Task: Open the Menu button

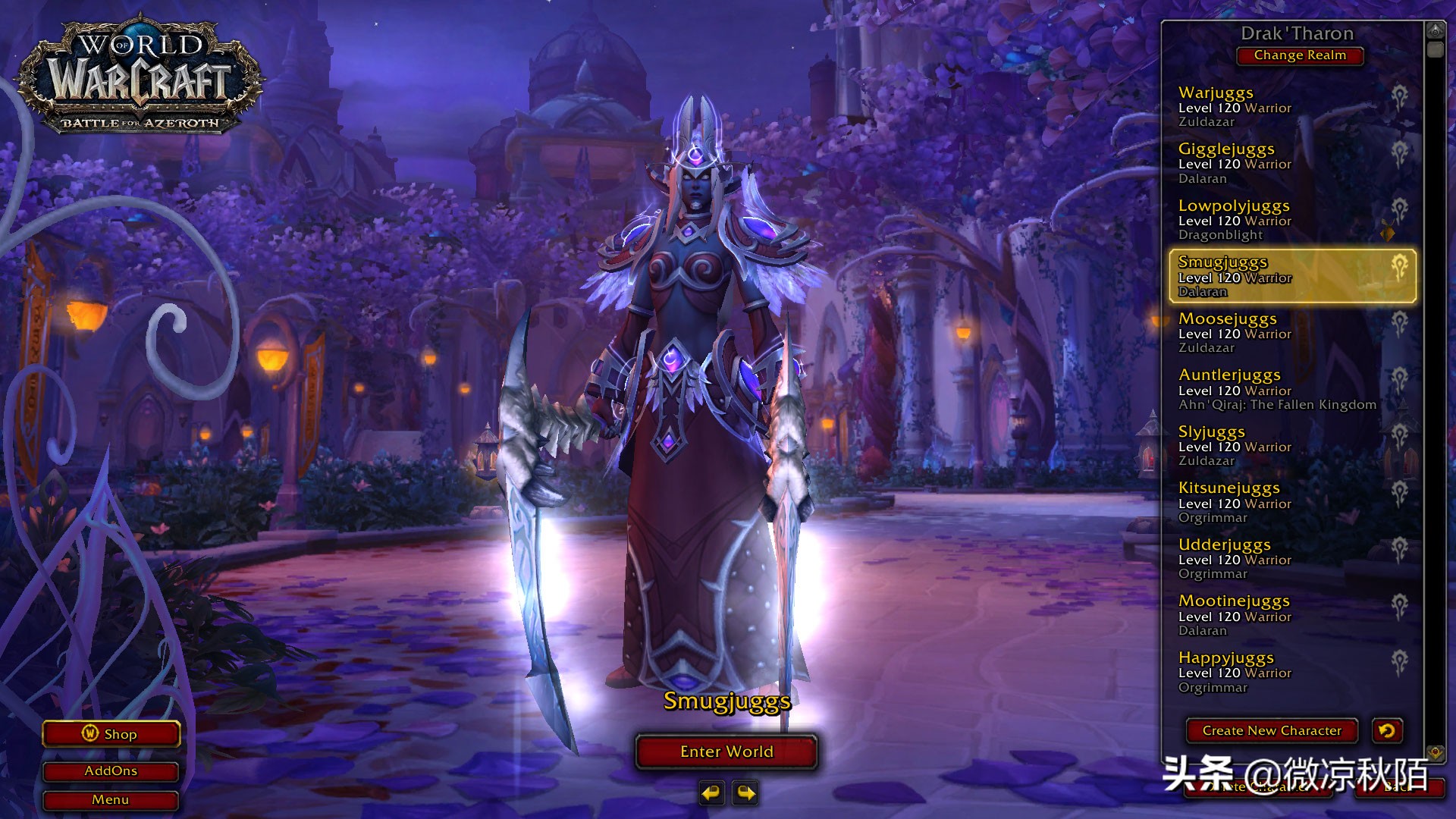Action: click(111, 800)
